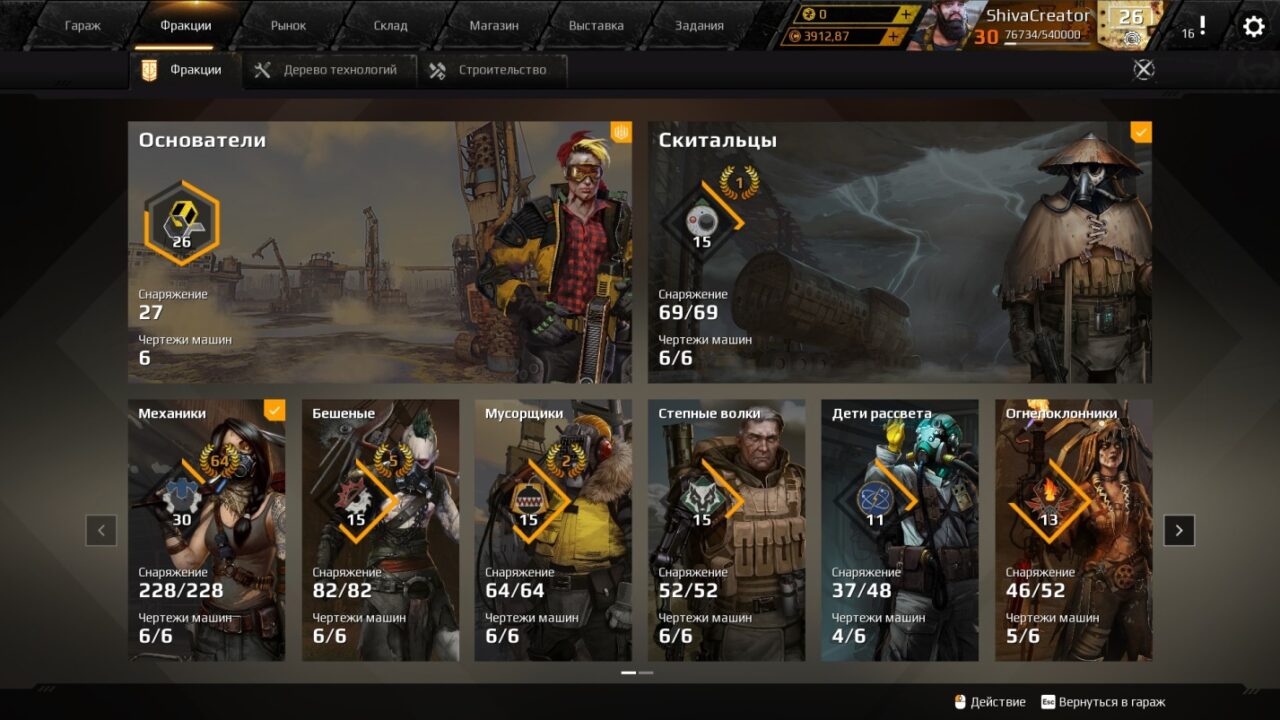
Task: Open the Мусорщики faction card
Action: tap(553, 530)
